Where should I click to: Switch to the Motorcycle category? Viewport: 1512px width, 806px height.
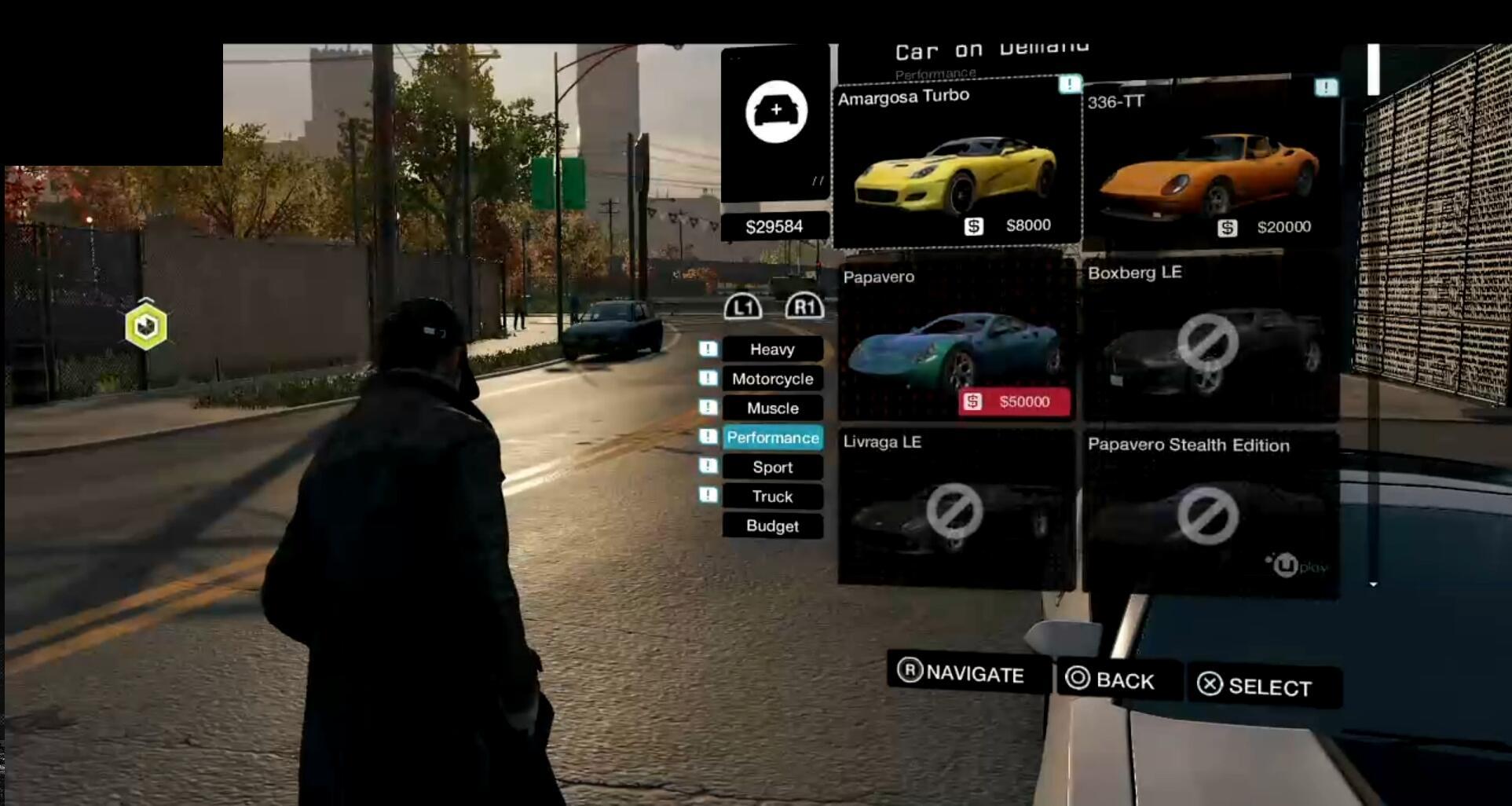tap(772, 379)
